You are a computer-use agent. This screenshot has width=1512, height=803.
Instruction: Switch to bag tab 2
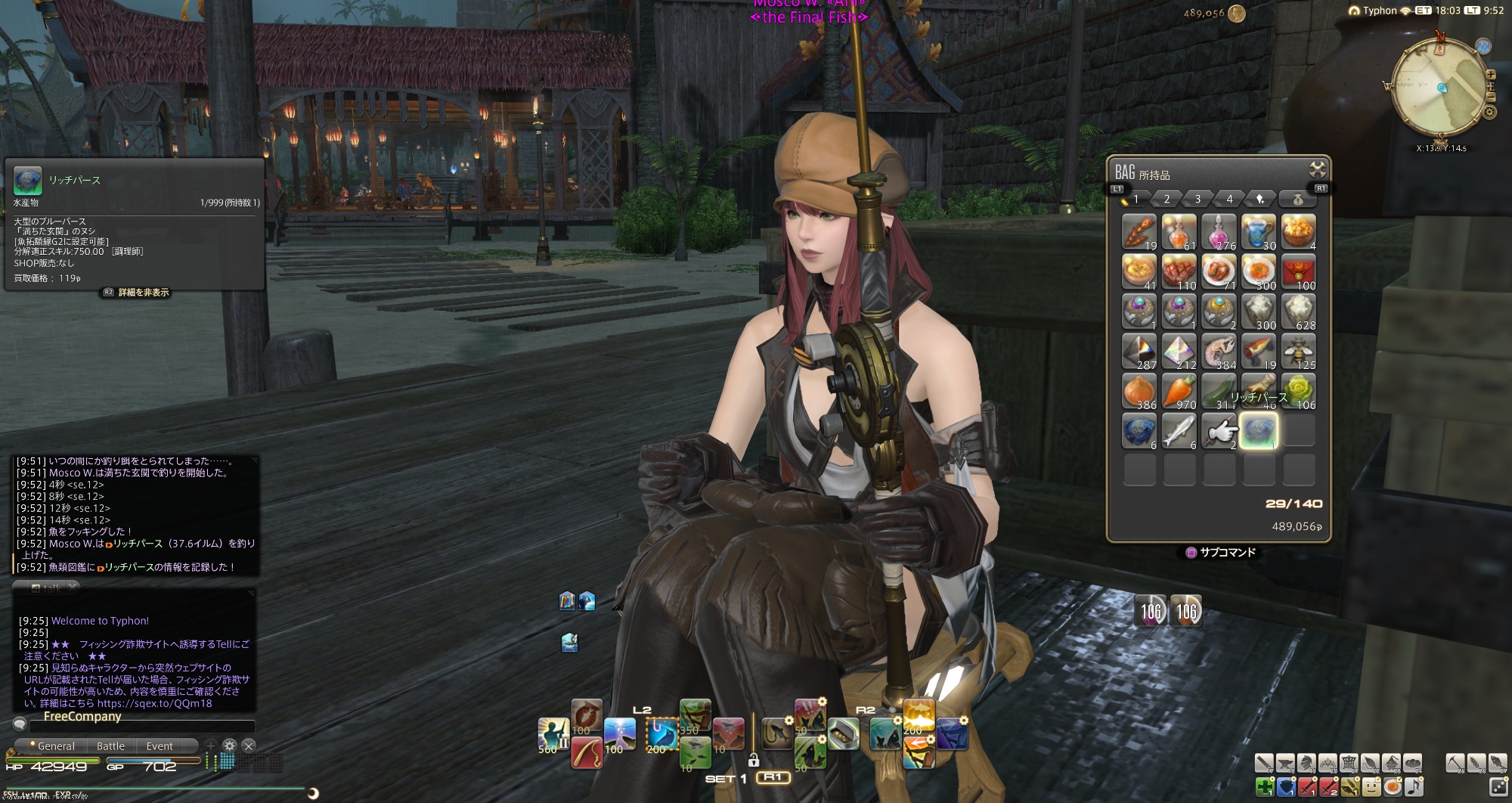pos(1167,199)
